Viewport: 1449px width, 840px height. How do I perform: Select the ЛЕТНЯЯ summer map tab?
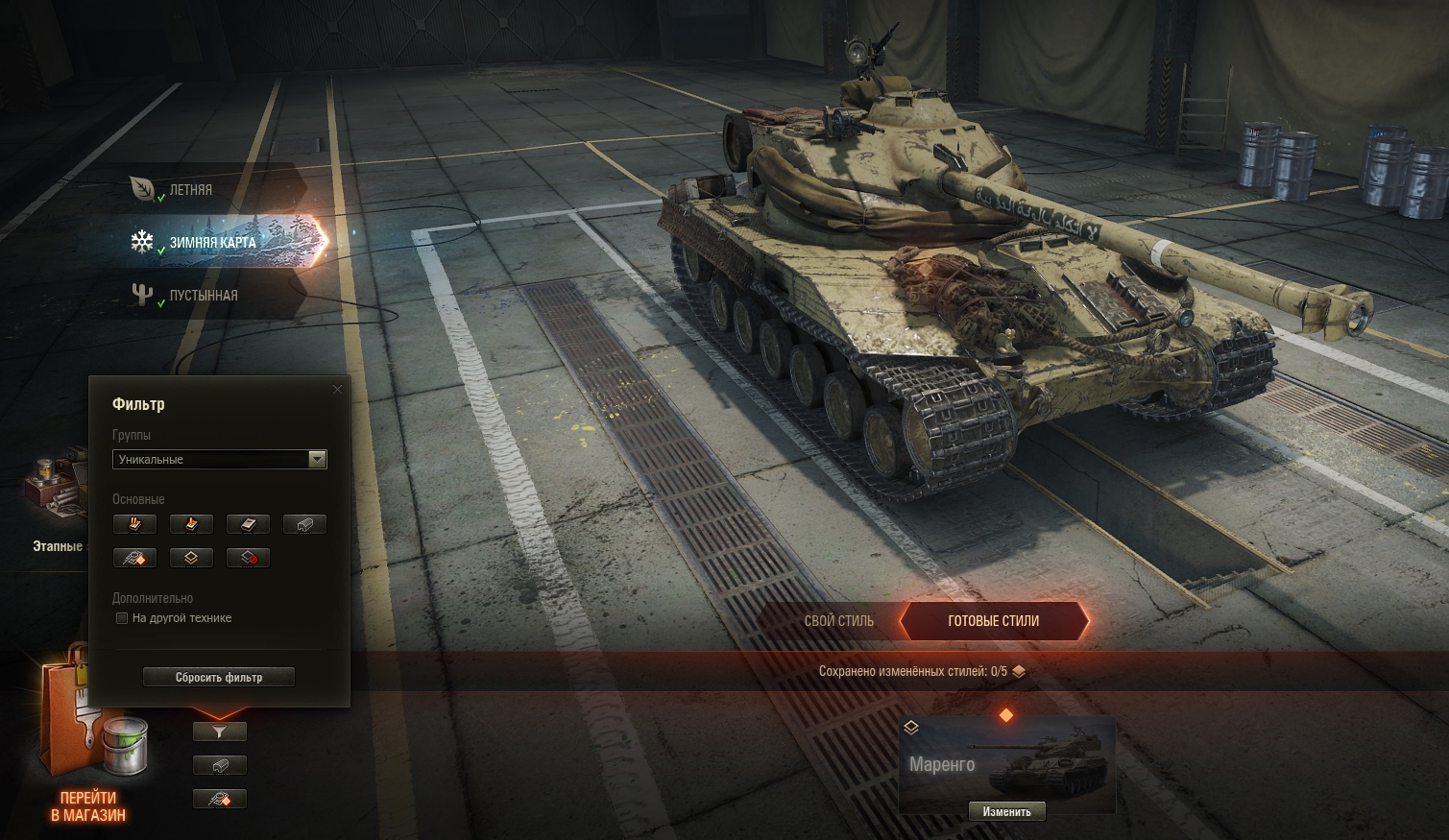pos(190,190)
